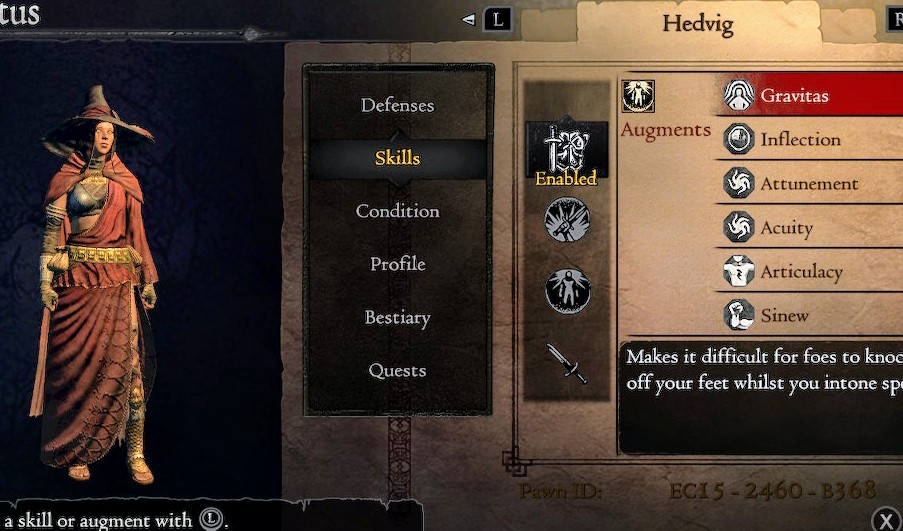Image resolution: width=903 pixels, height=531 pixels.
Task: Choose the dagger skill category icon
Action: [567, 364]
